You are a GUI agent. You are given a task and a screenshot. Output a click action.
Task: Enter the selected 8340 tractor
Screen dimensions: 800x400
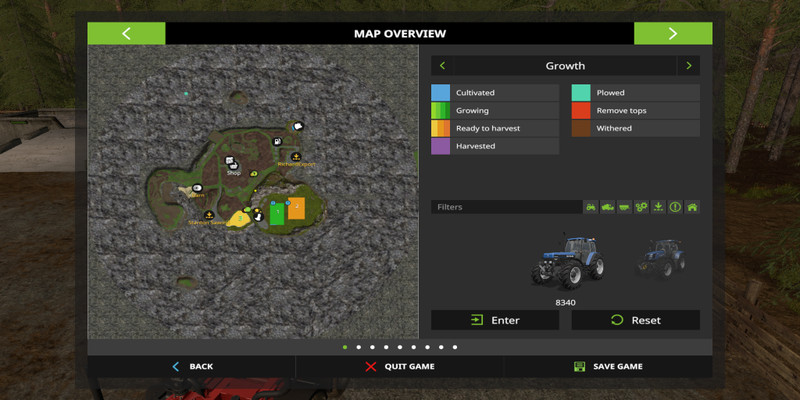495,320
